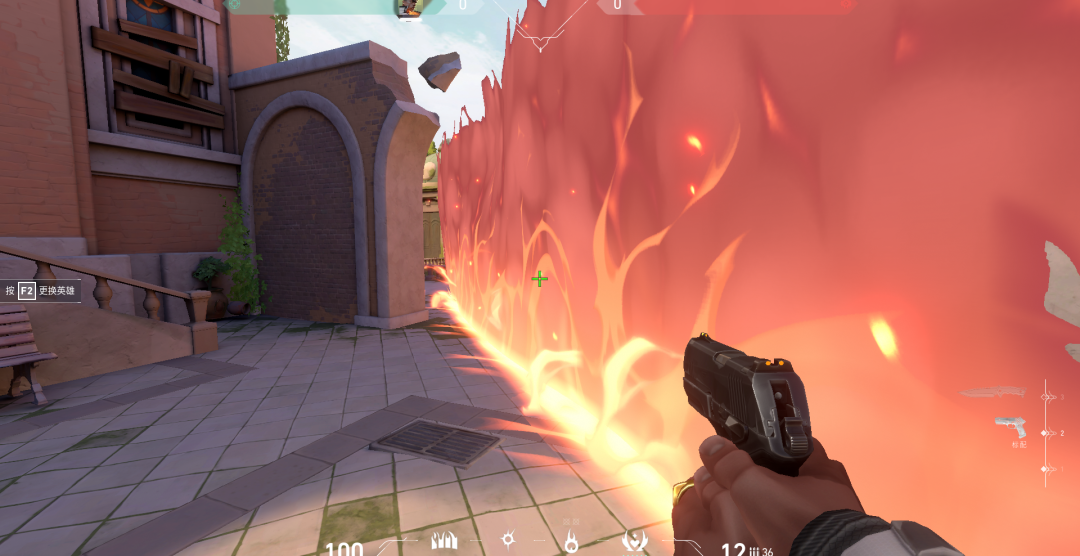Select the Hot Hands fireball ability
The image size is (1080, 556).
571,543
